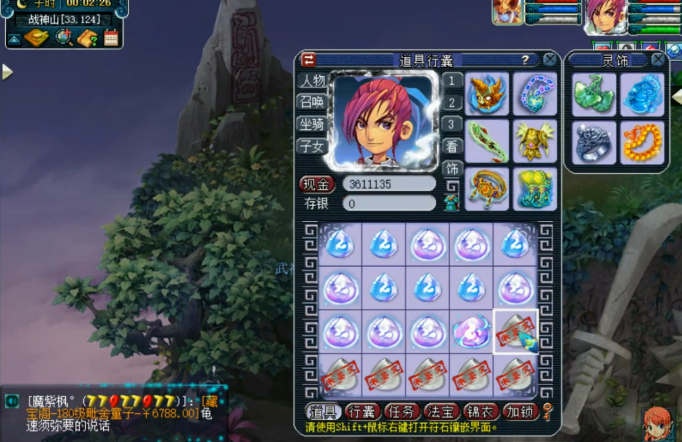This screenshot has height=442, width=682.
Task: Close the 道具行囊 inventory window
Action: pos(550,60)
